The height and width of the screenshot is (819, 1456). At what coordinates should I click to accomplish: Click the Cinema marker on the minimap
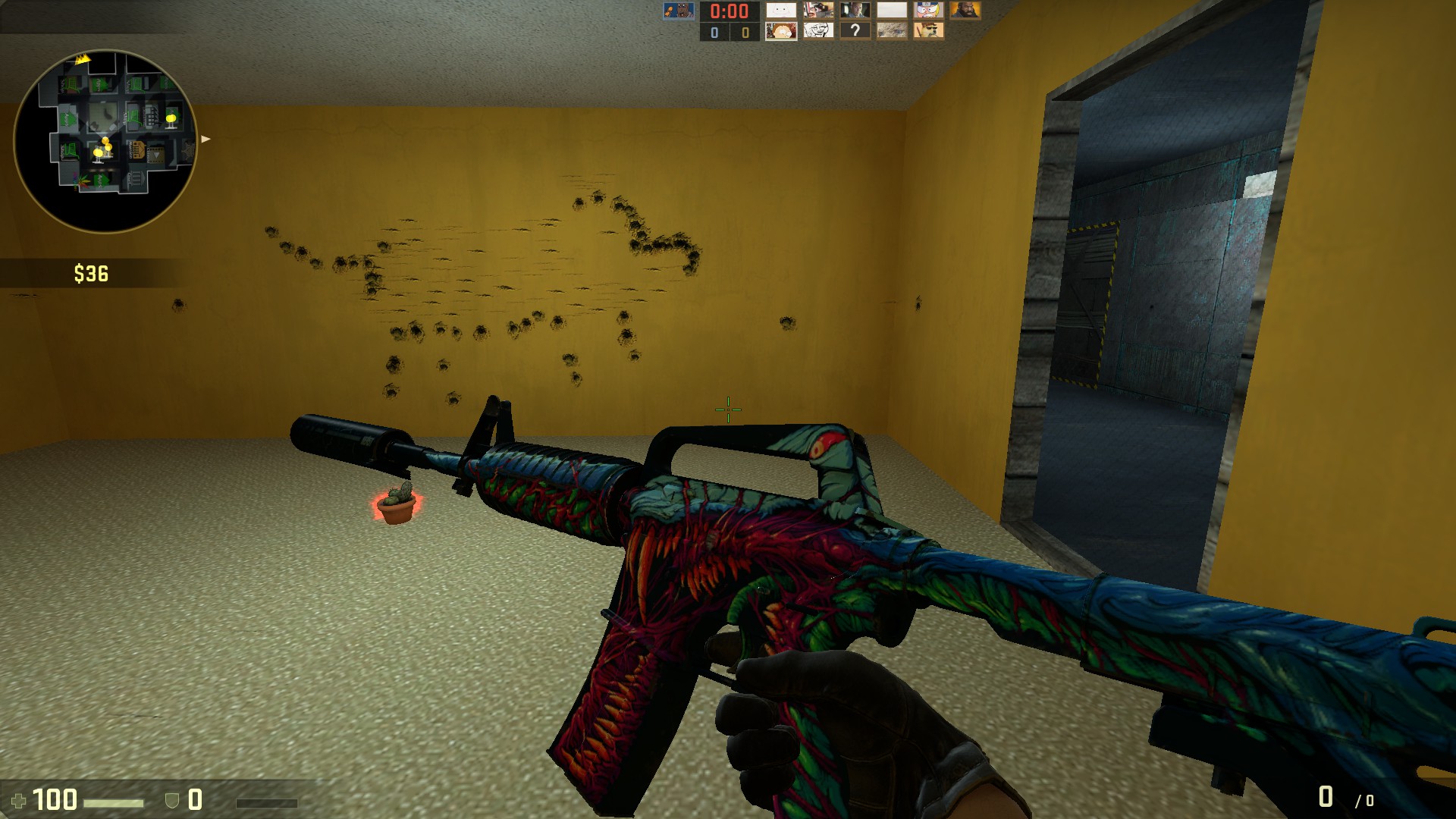(155, 155)
